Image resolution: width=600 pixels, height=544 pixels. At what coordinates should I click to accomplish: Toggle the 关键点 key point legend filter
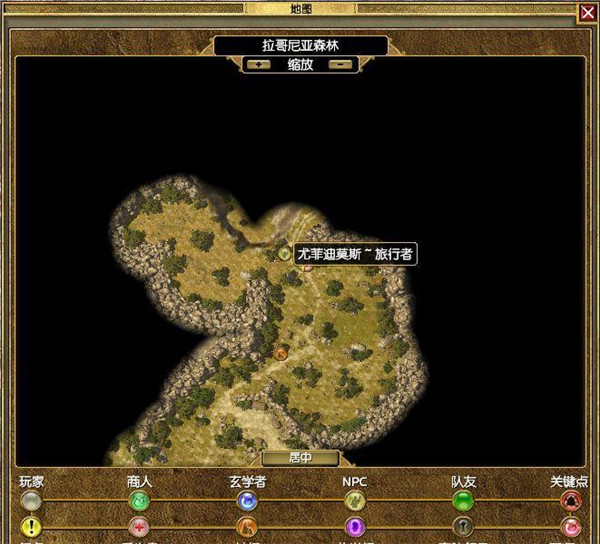[x=571, y=500]
